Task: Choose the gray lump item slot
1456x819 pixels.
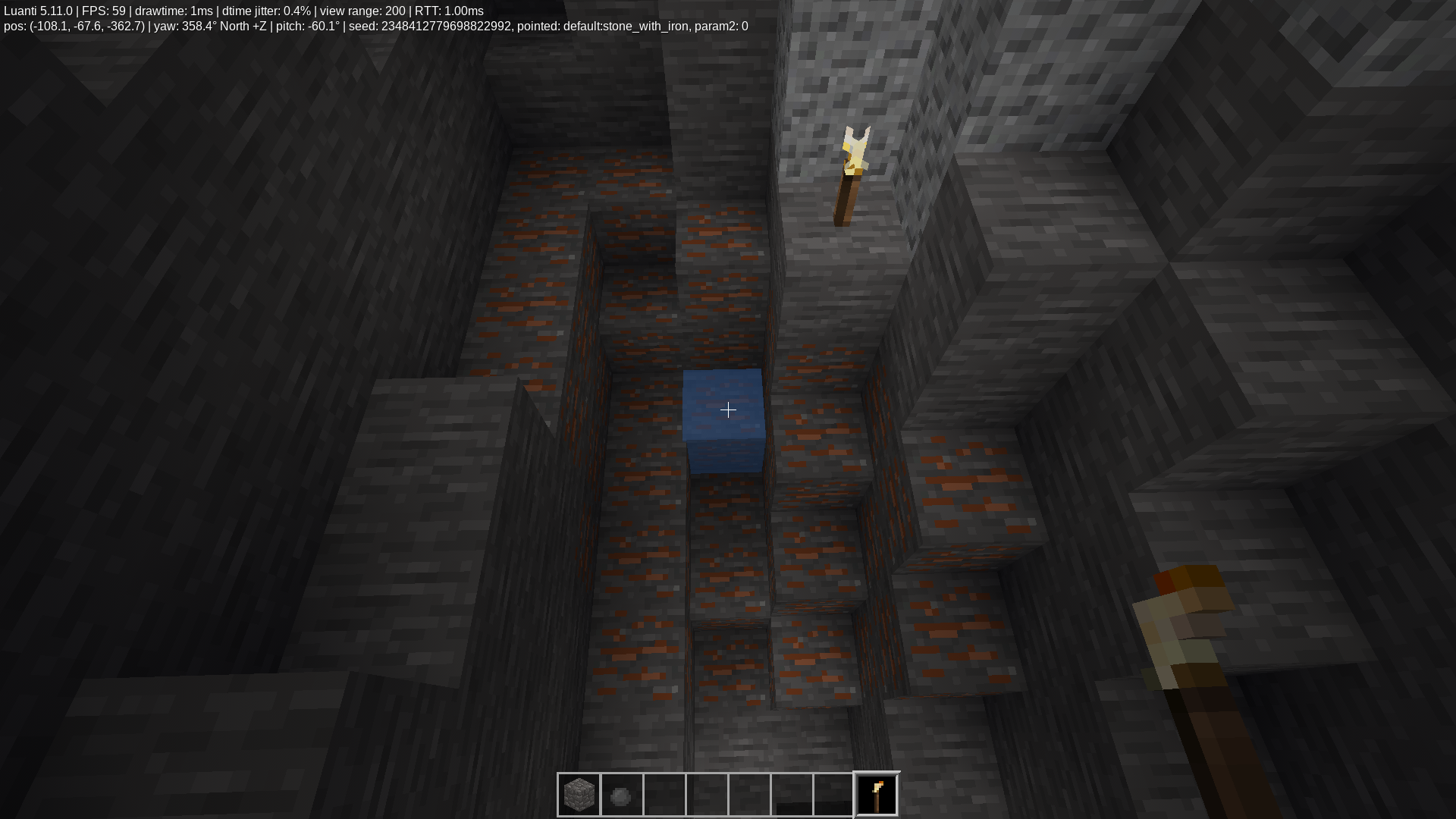Action: tap(622, 795)
